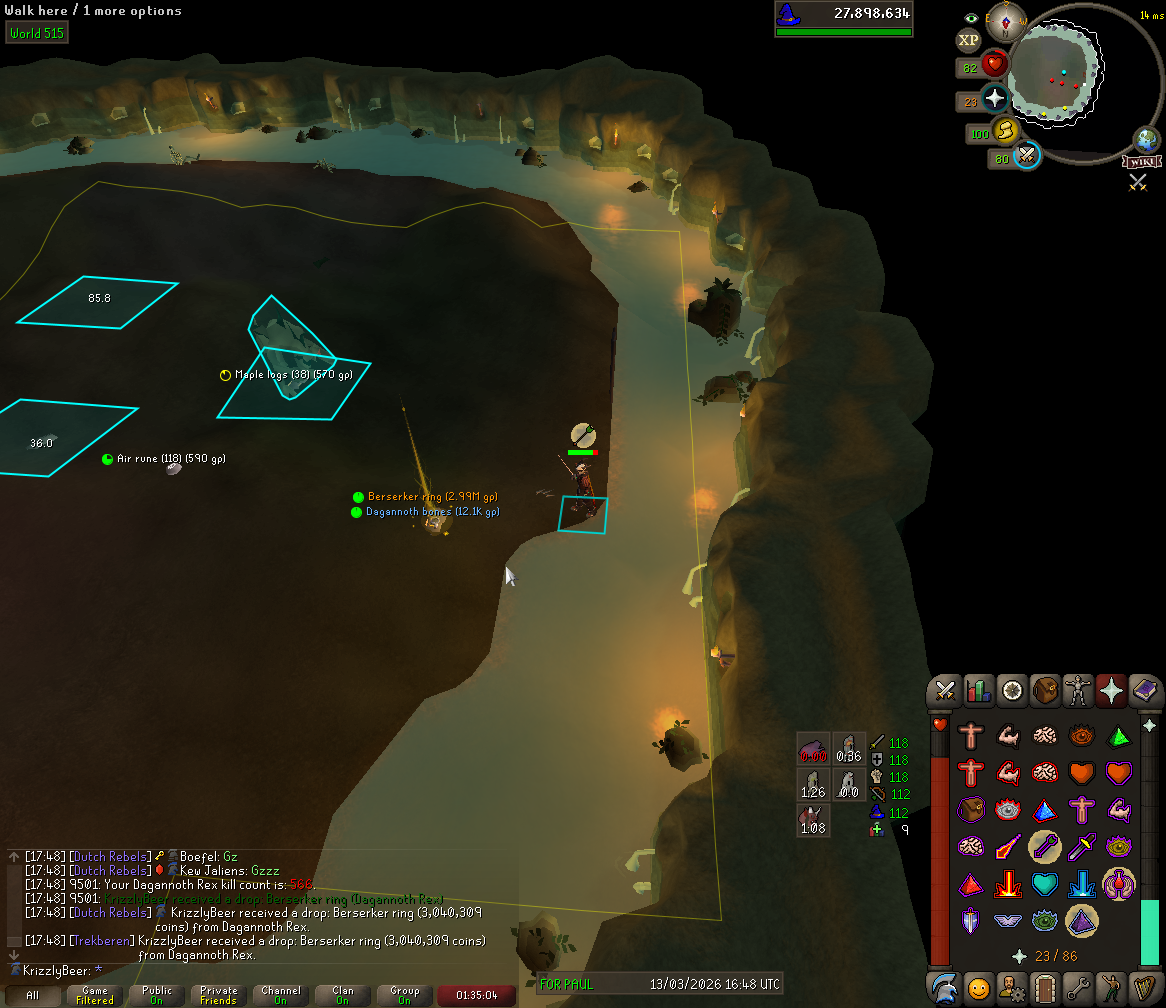1166x1008 pixels.
Task: Select the Clan chat filter button
Action: (x=343, y=995)
